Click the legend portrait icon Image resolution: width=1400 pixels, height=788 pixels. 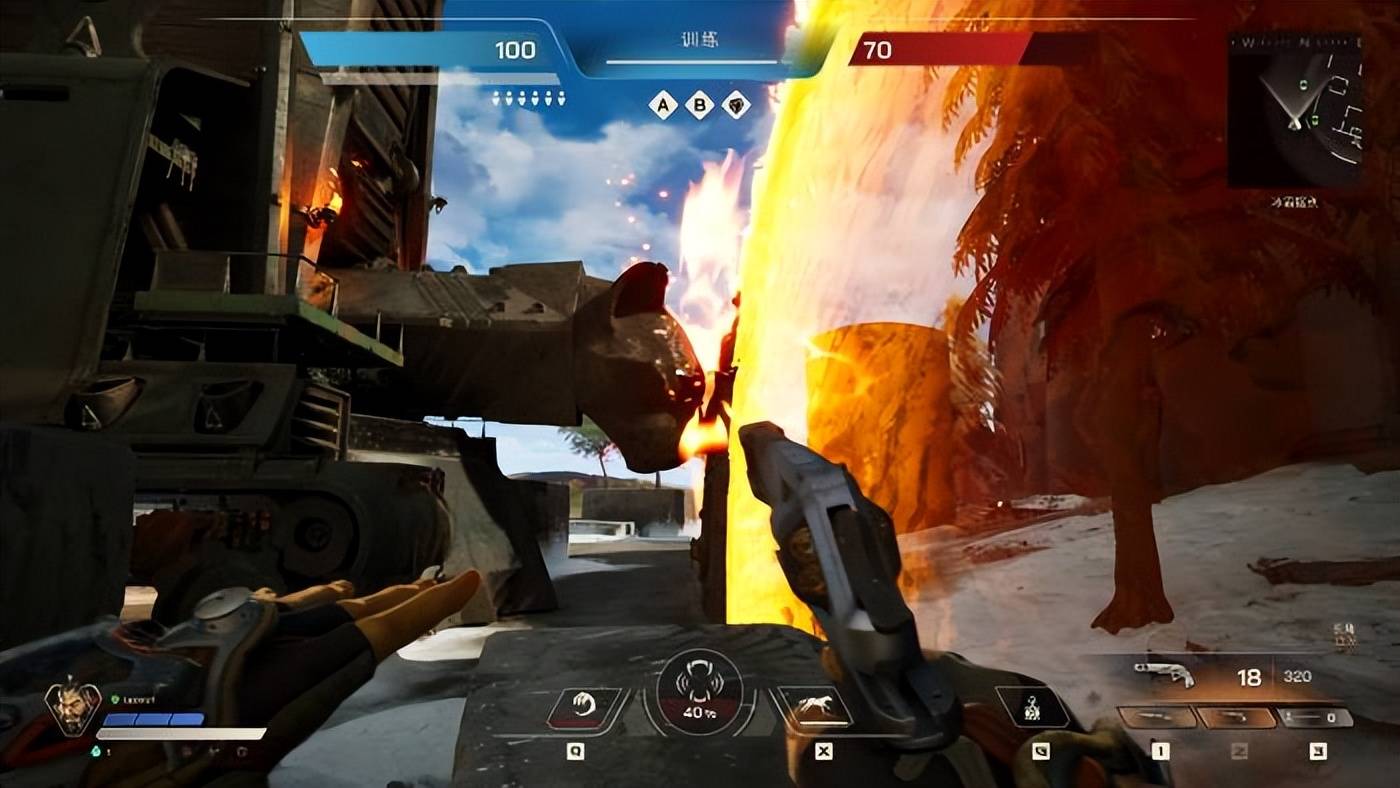pyautogui.click(x=73, y=708)
